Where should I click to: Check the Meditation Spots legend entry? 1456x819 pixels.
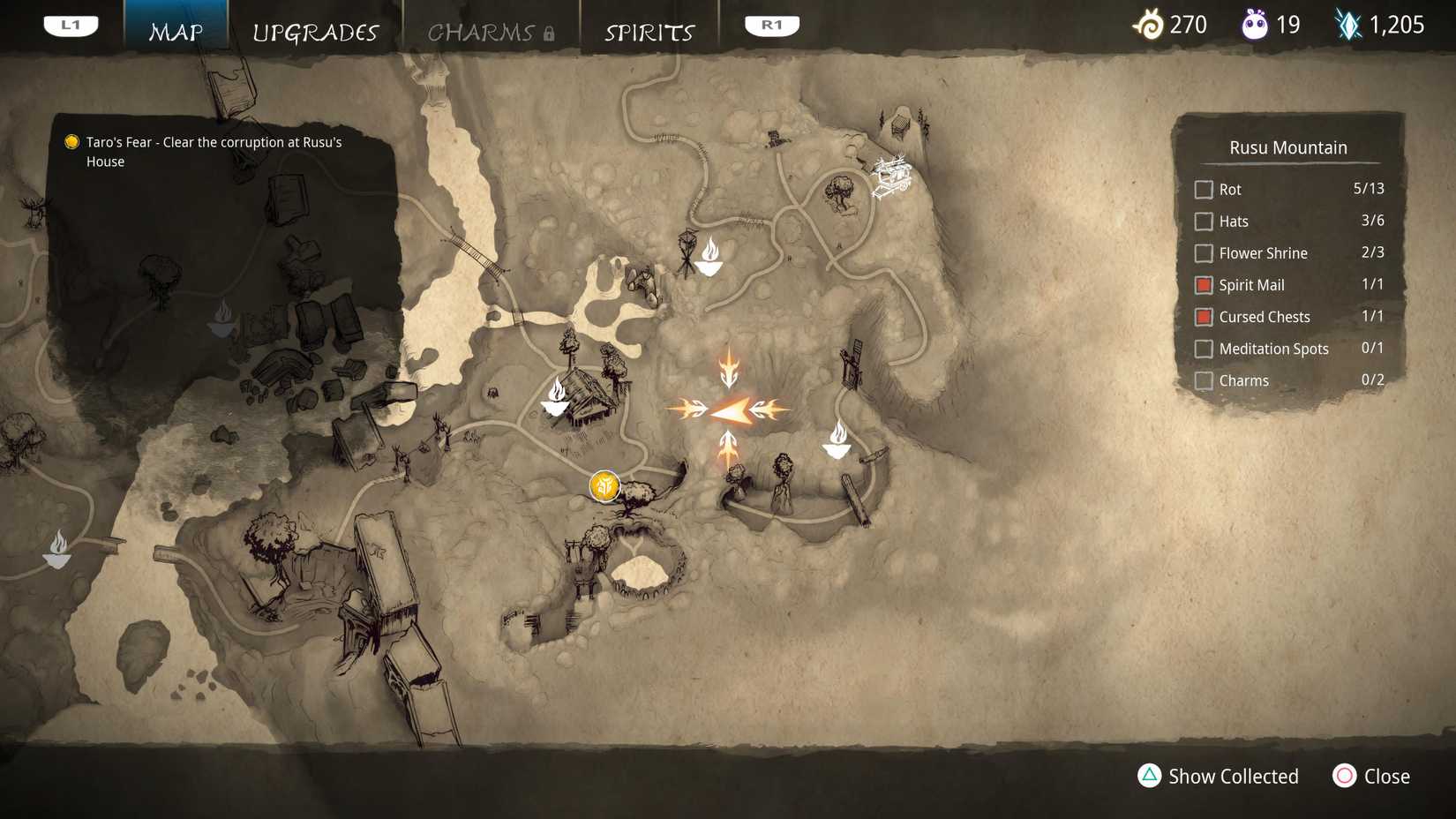(x=1203, y=348)
